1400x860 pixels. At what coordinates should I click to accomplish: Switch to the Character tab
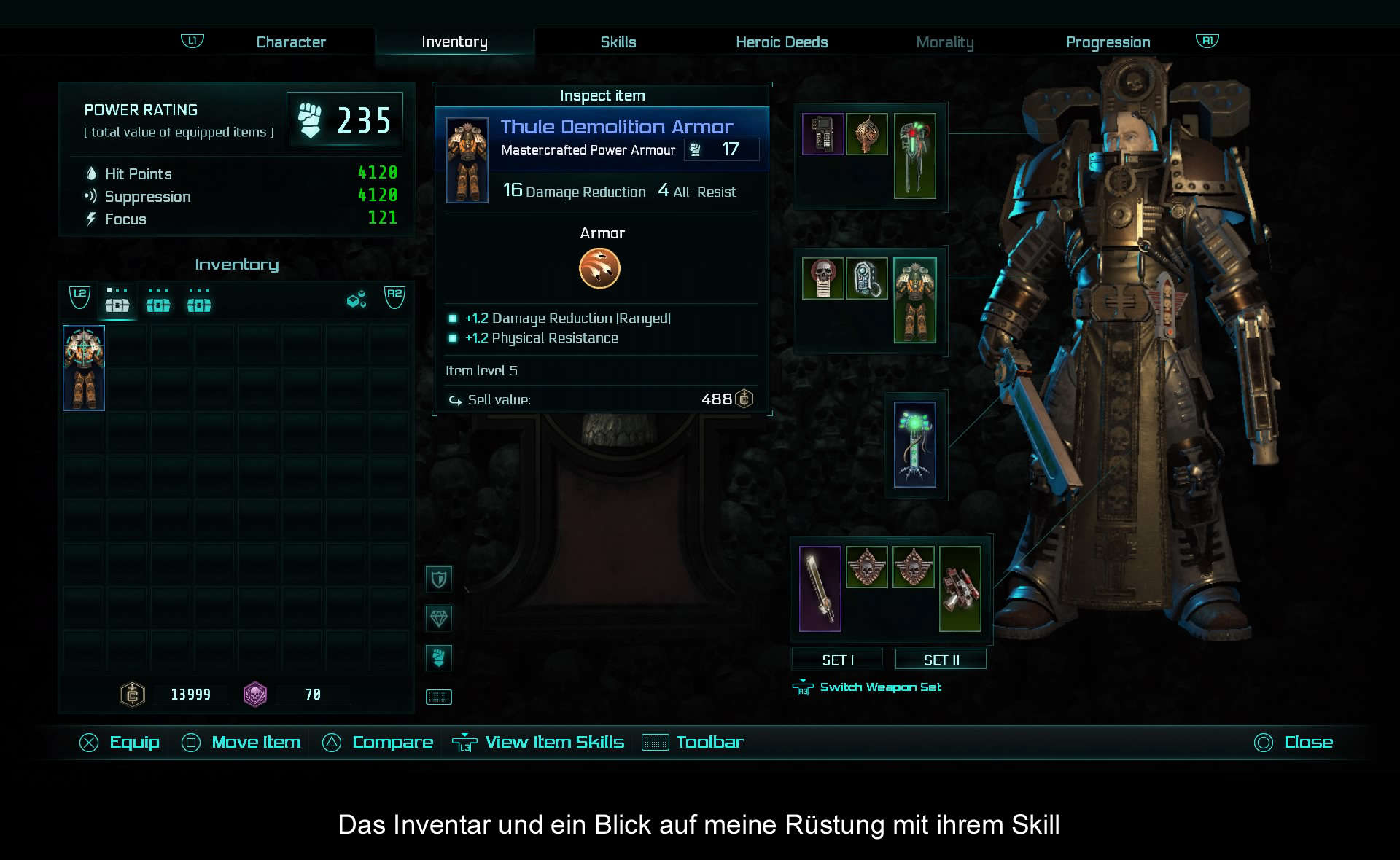pos(291,42)
